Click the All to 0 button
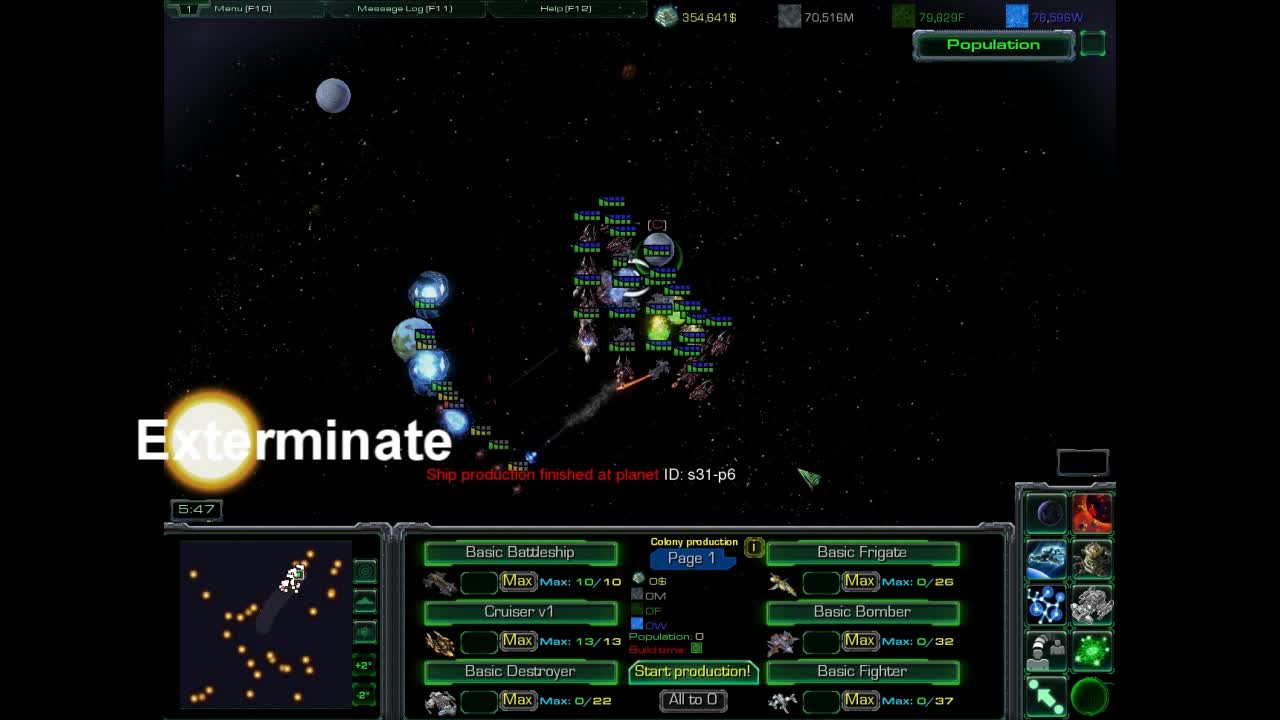1280x720 pixels. pyautogui.click(x=693, y=700)
